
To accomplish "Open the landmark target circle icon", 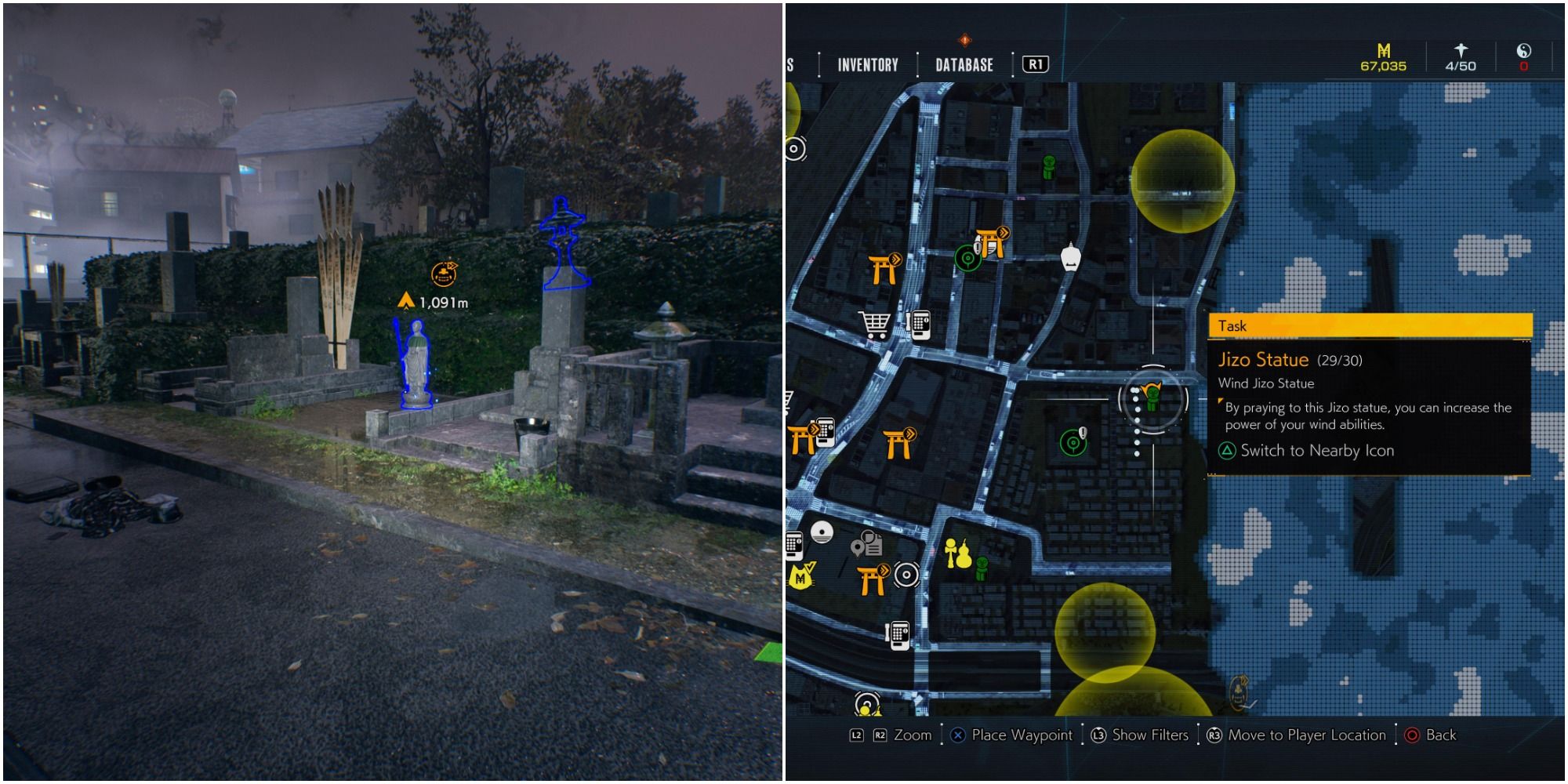I will pyautogui.click(x=906, y=575).
